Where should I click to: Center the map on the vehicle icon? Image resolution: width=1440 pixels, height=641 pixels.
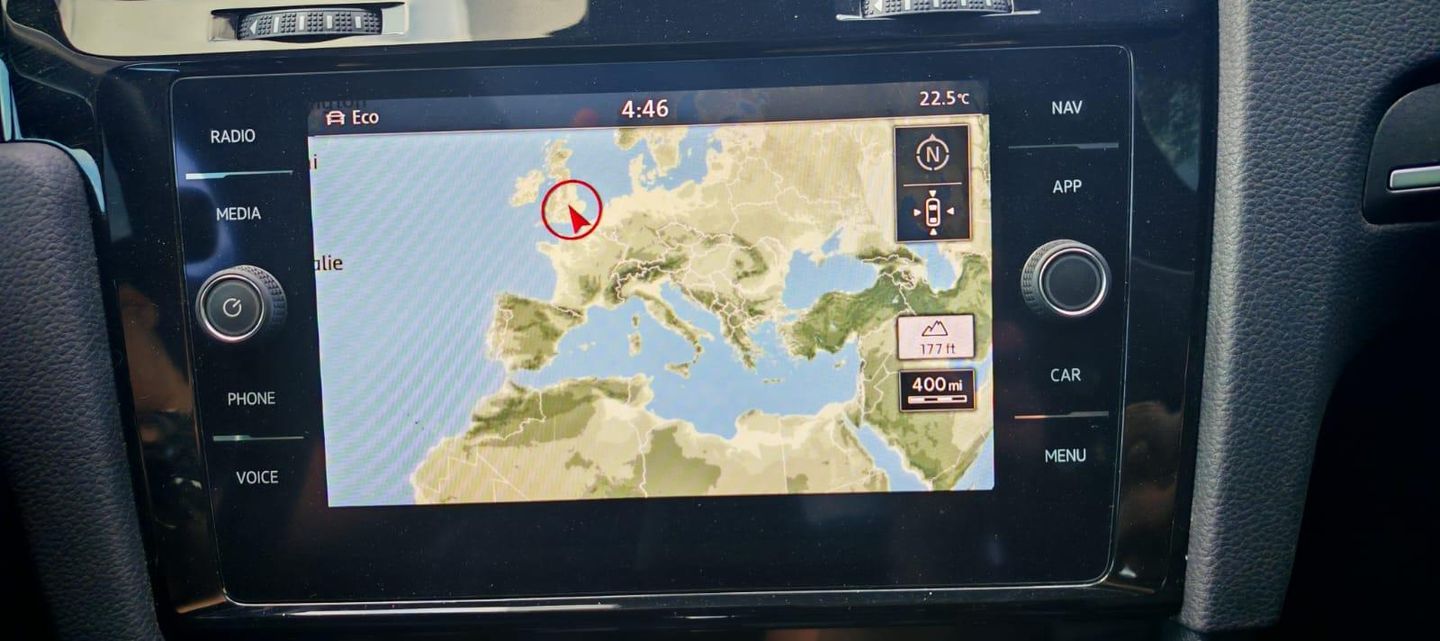[932, 212]
